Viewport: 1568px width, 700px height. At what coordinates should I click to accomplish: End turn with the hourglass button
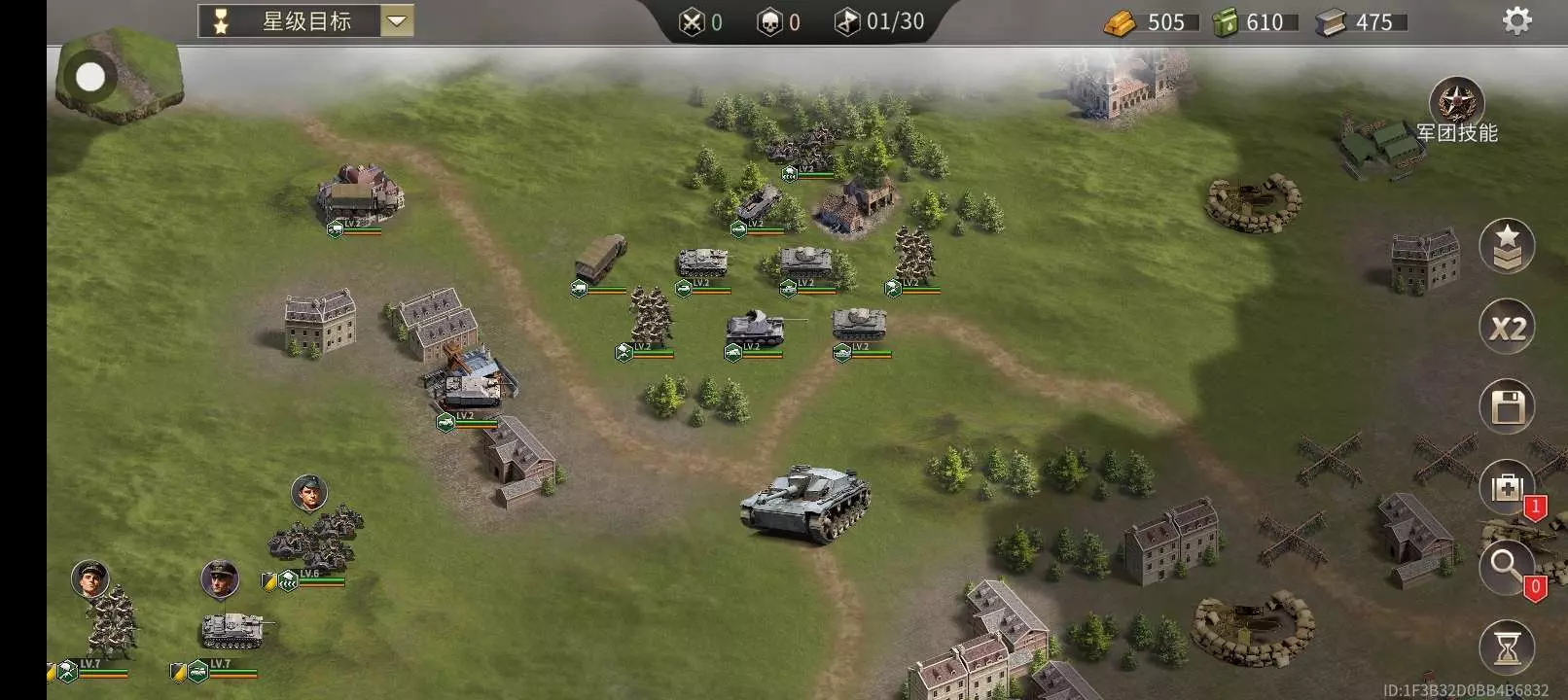[x=1507, y=647]
